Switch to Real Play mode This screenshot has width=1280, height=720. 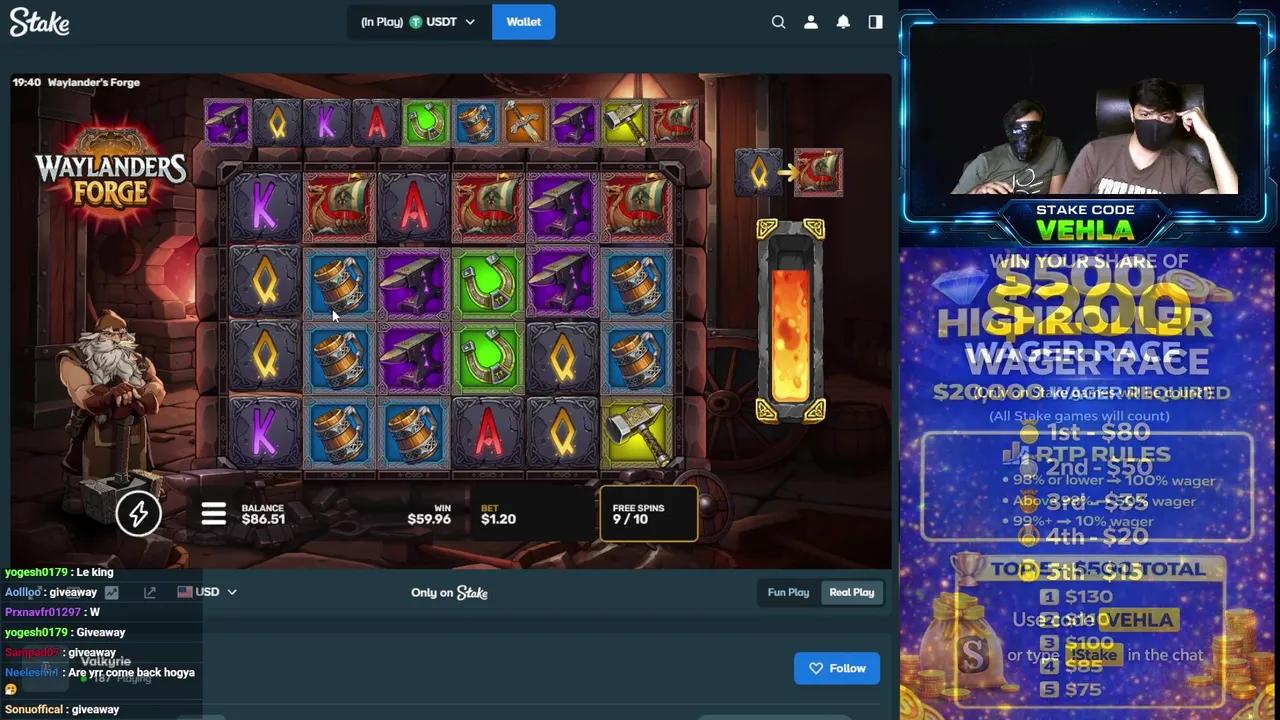851,592
